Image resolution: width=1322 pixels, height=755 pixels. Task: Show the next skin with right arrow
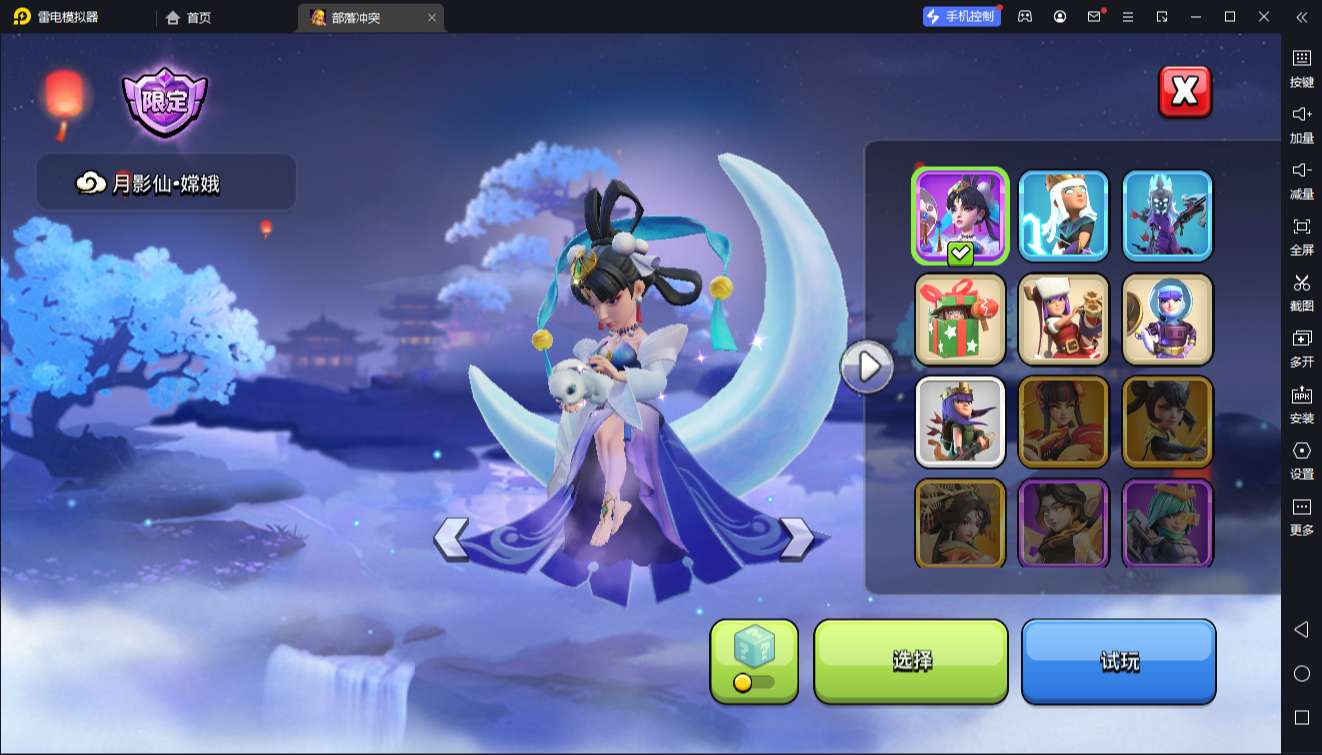(797, 539)
